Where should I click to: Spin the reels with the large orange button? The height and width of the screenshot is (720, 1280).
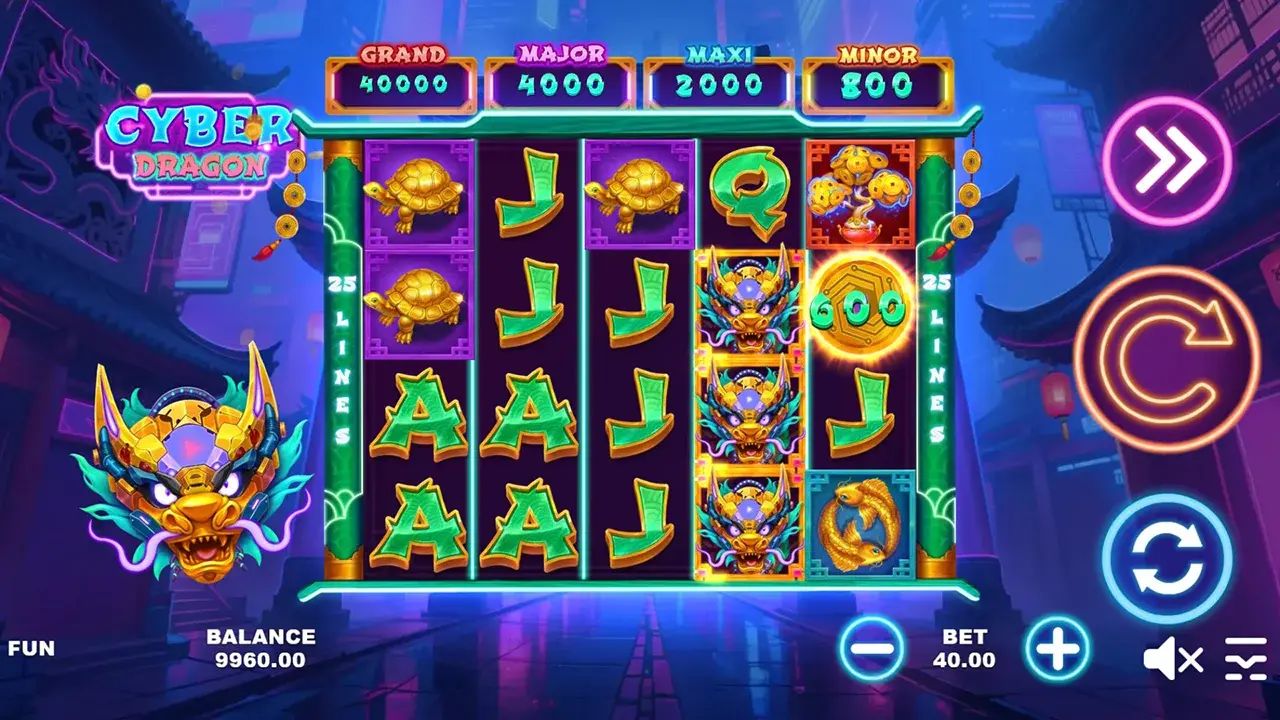click(x=1166, y=359)
